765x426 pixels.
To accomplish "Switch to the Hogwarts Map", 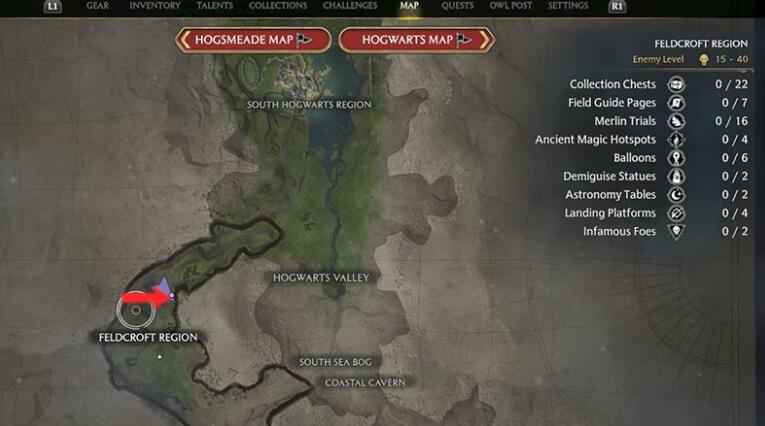I will (x=415, y=40).
